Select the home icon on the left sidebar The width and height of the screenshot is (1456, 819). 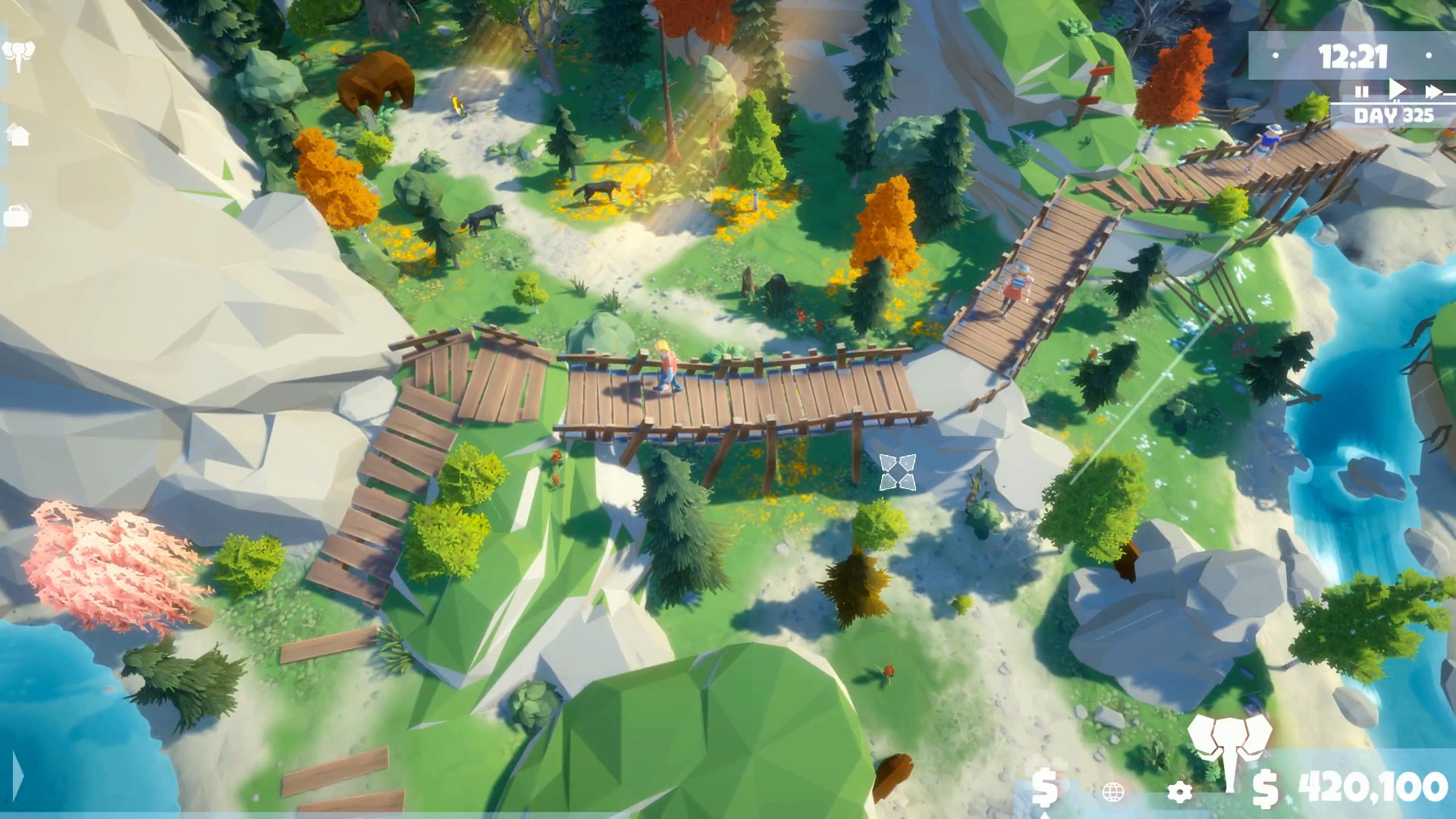[19, 133]
